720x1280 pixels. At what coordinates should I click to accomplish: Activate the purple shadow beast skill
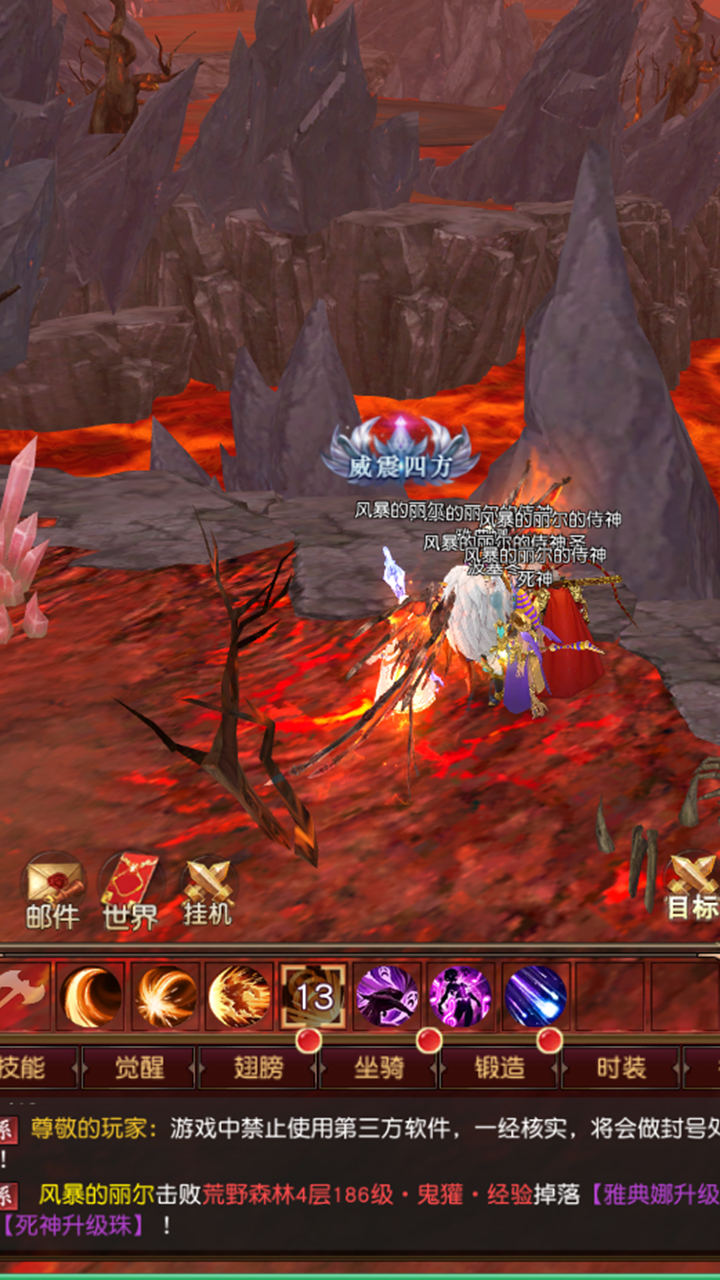pyautogui.click(x=387, y=996)
